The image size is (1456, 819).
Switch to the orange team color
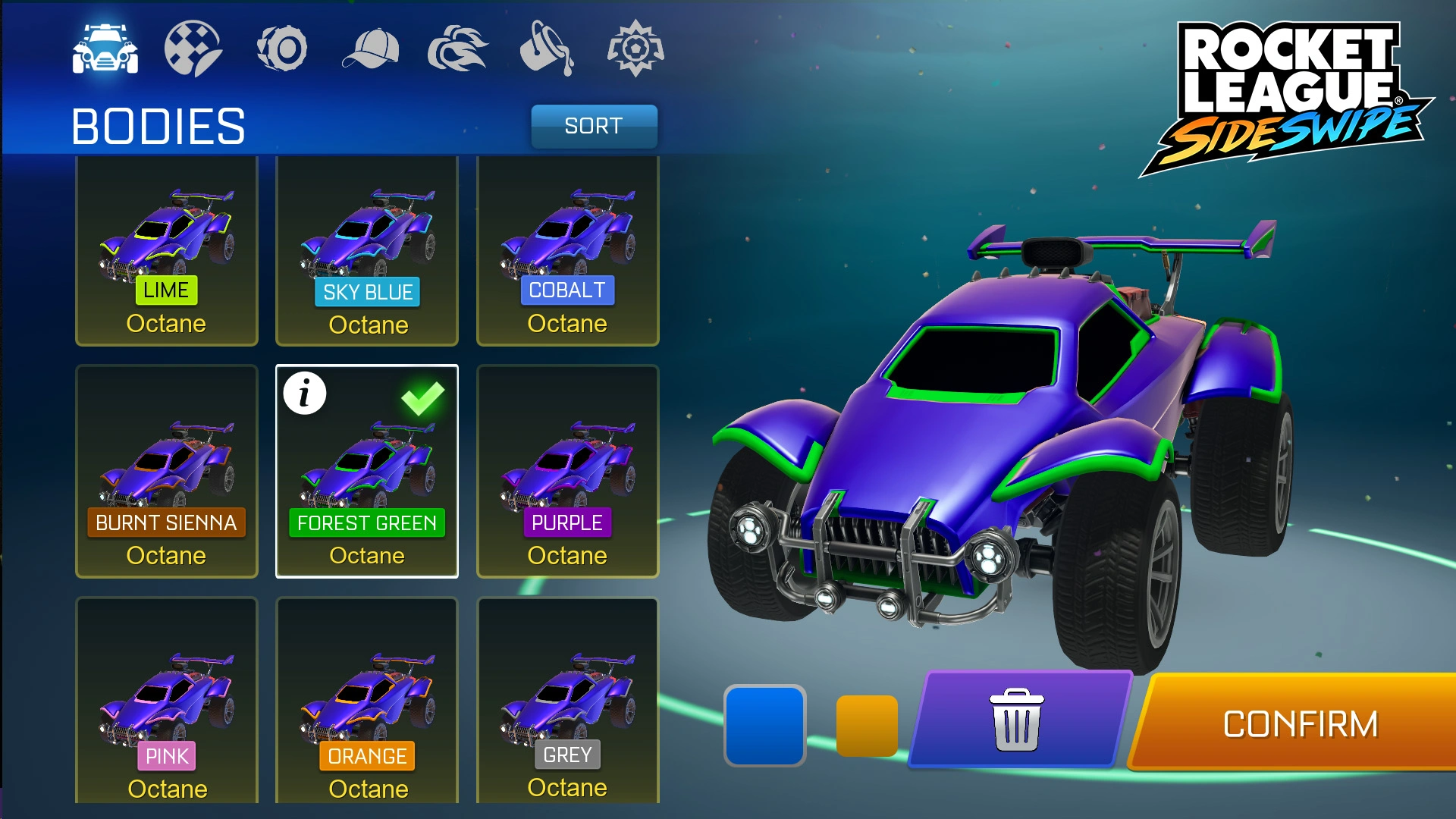pos(867,726)
